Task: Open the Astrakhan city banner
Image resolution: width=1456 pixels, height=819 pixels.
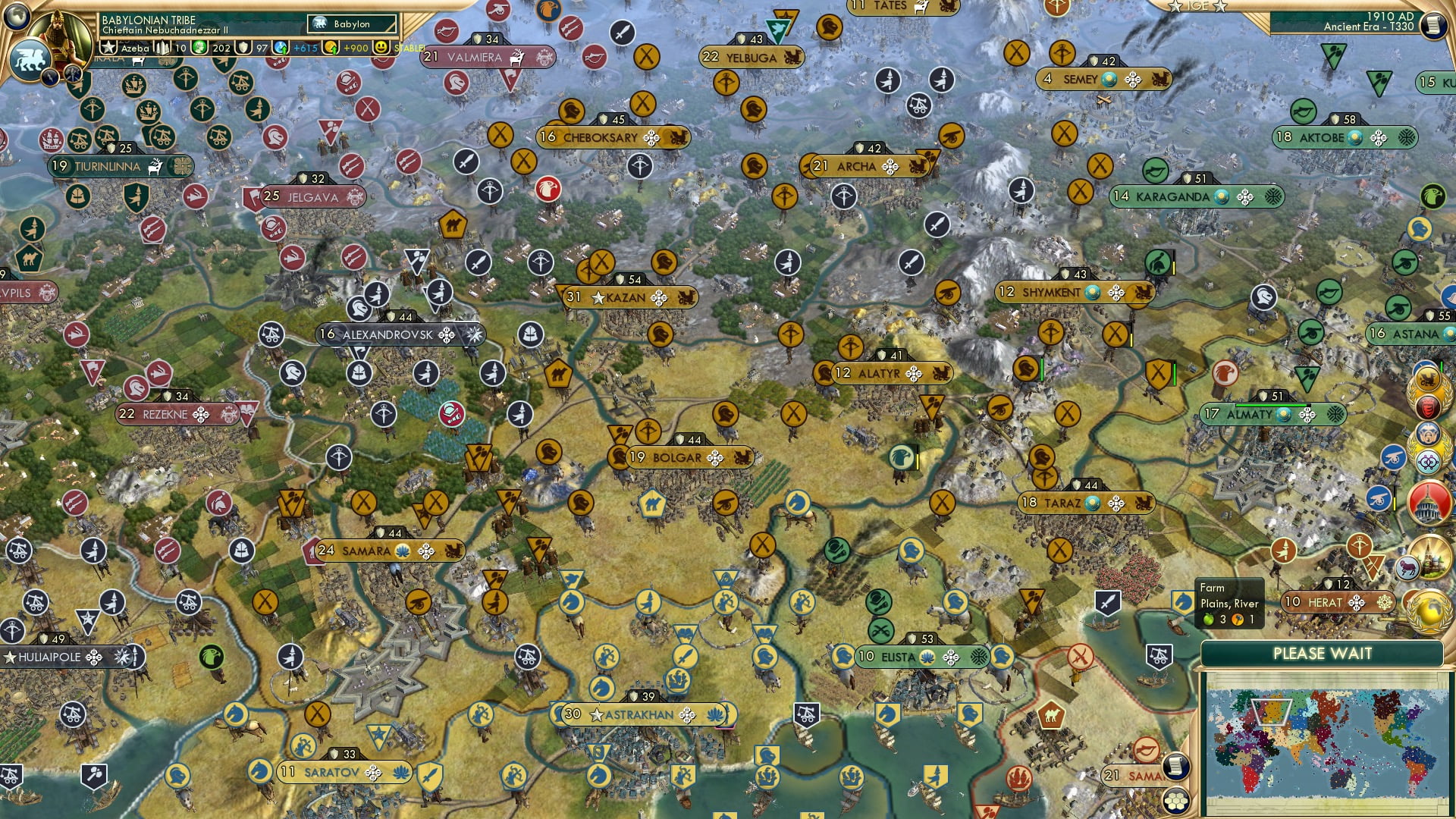Action: 637,714
